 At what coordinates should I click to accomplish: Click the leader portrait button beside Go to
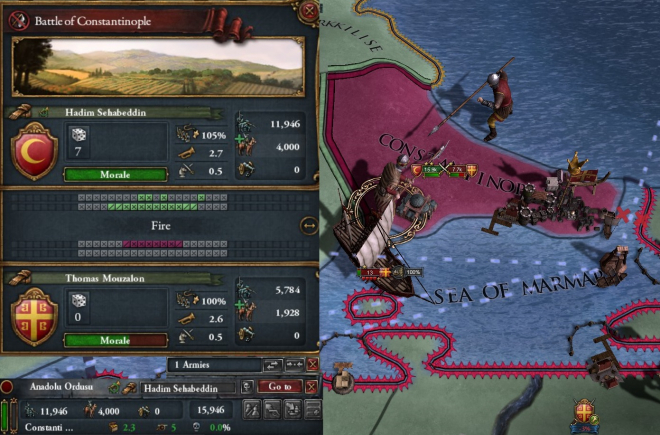coord(247,387)
